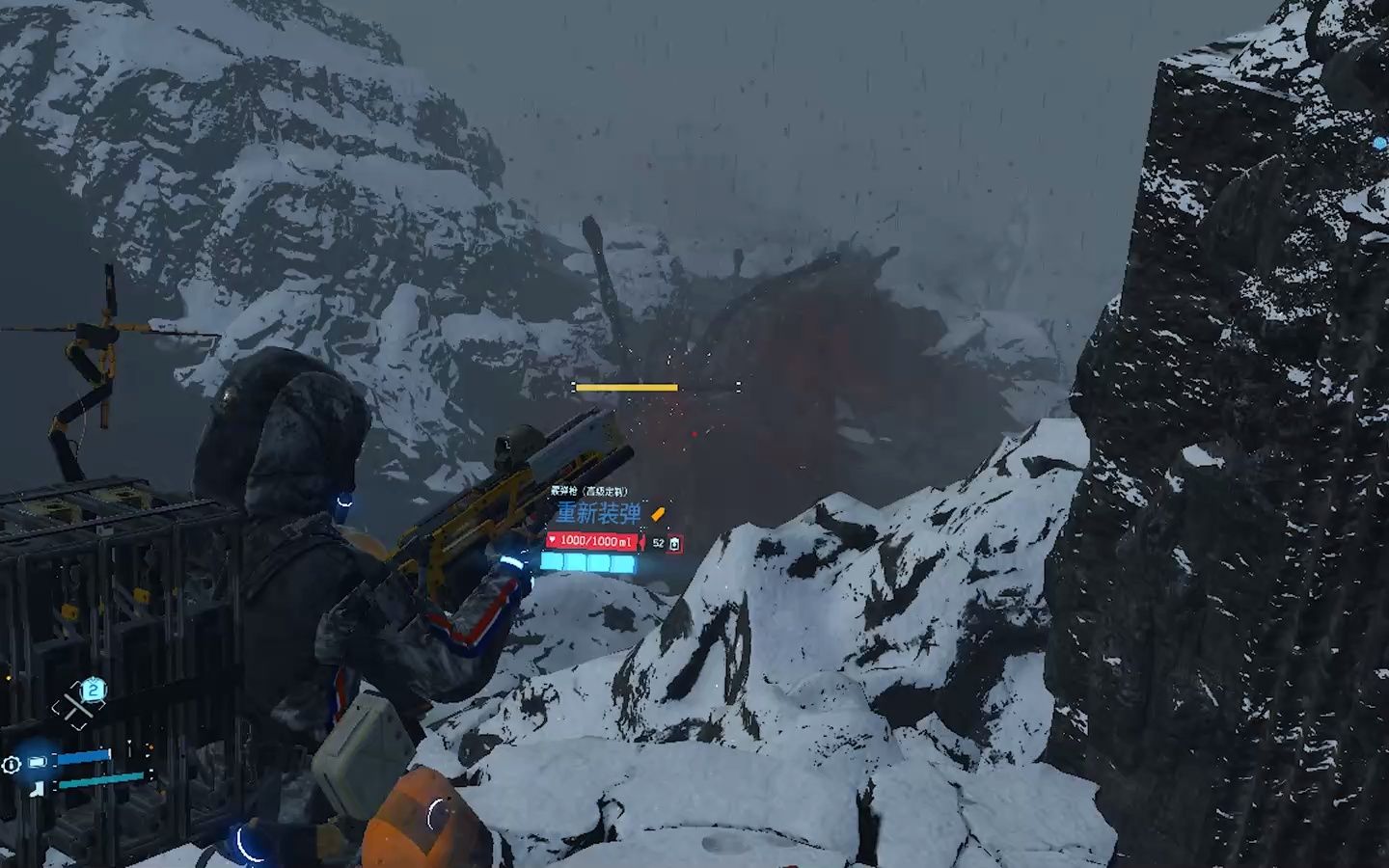Click the blood bag icon beside 52

(x=674, y=544)
